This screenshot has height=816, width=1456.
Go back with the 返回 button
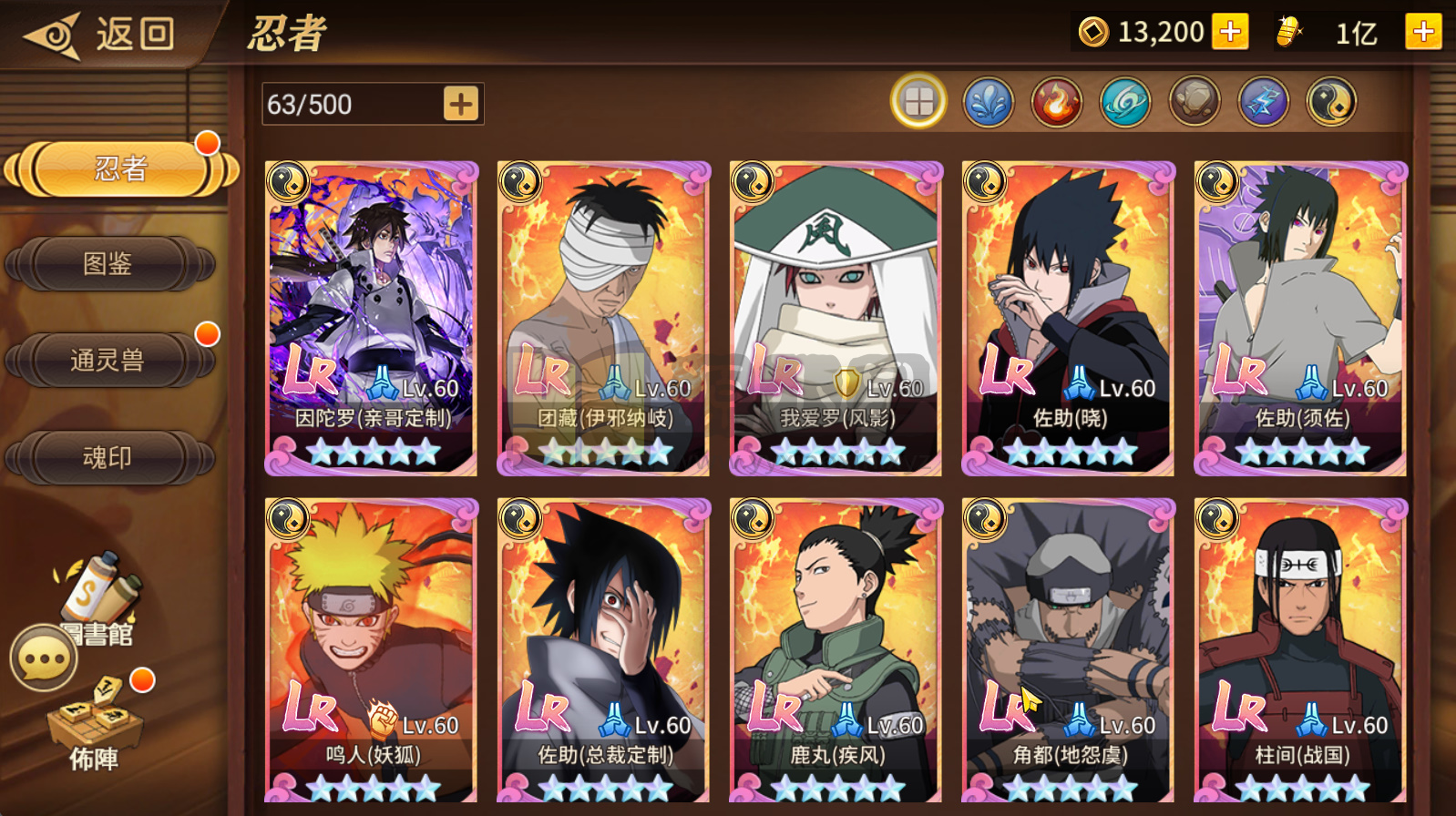pyautogui.click(x=100, y=36)
